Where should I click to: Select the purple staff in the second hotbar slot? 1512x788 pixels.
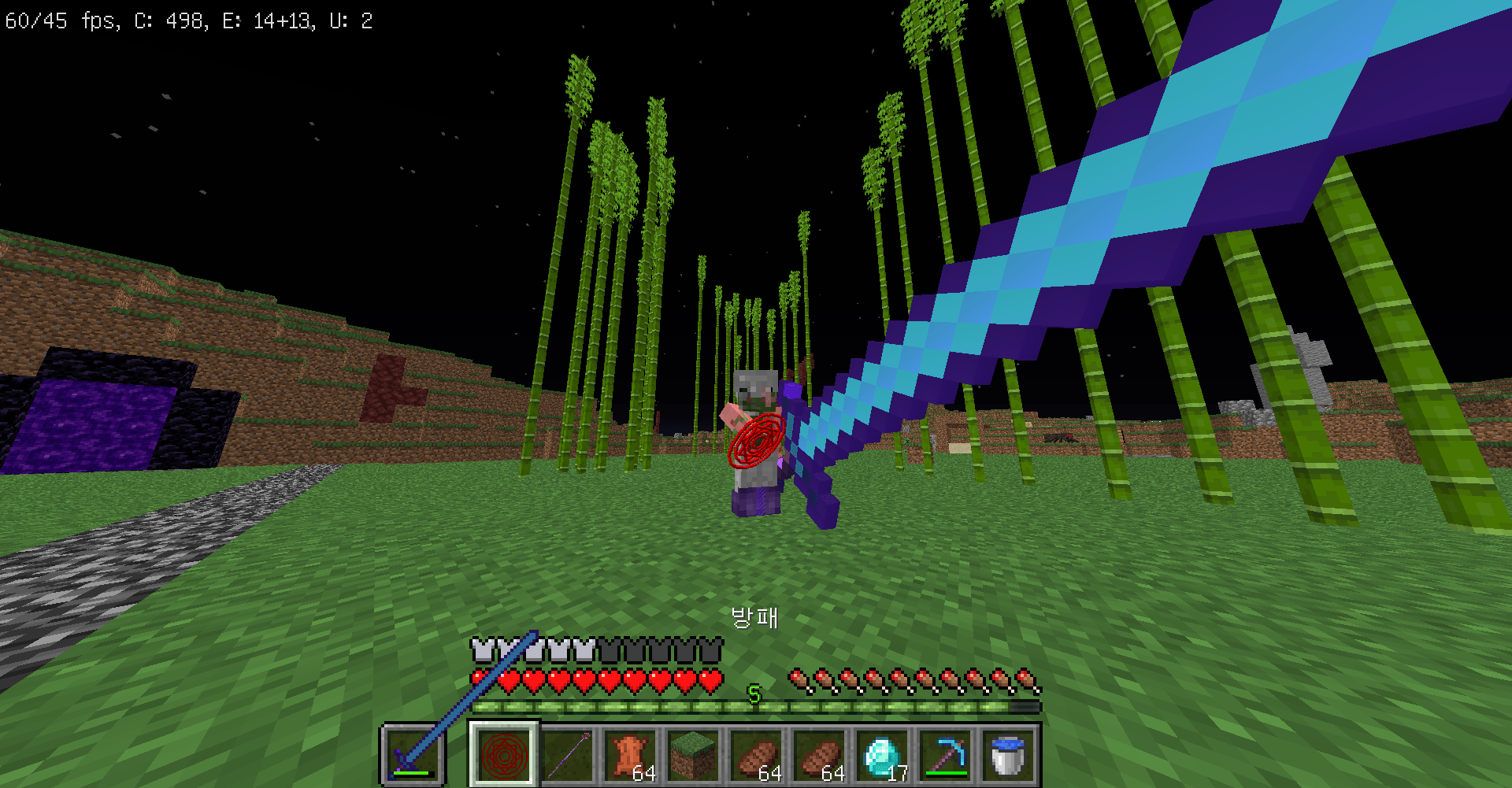[569, 756]
